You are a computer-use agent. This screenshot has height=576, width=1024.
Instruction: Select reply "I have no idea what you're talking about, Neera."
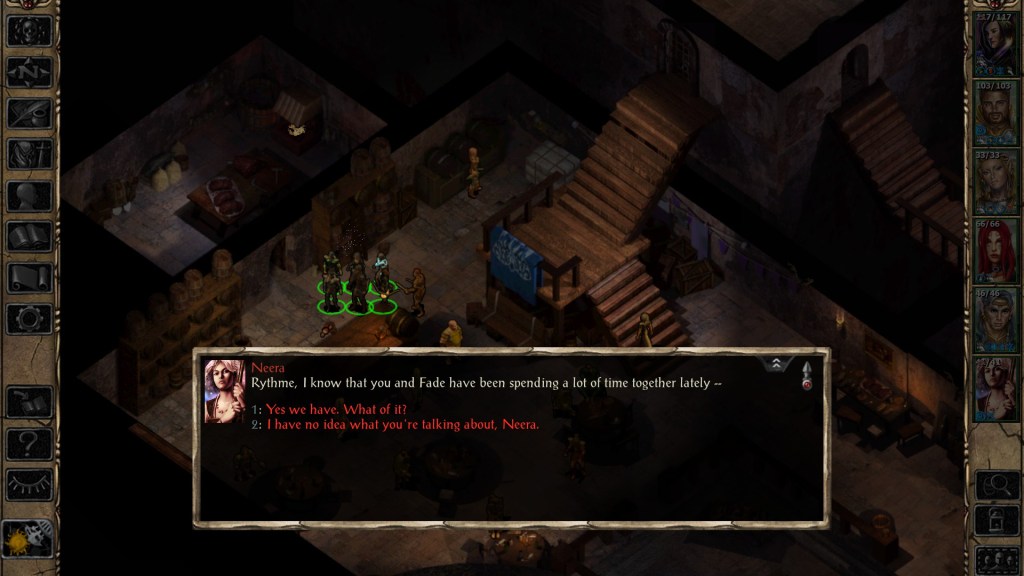click(x=402, y=424)
